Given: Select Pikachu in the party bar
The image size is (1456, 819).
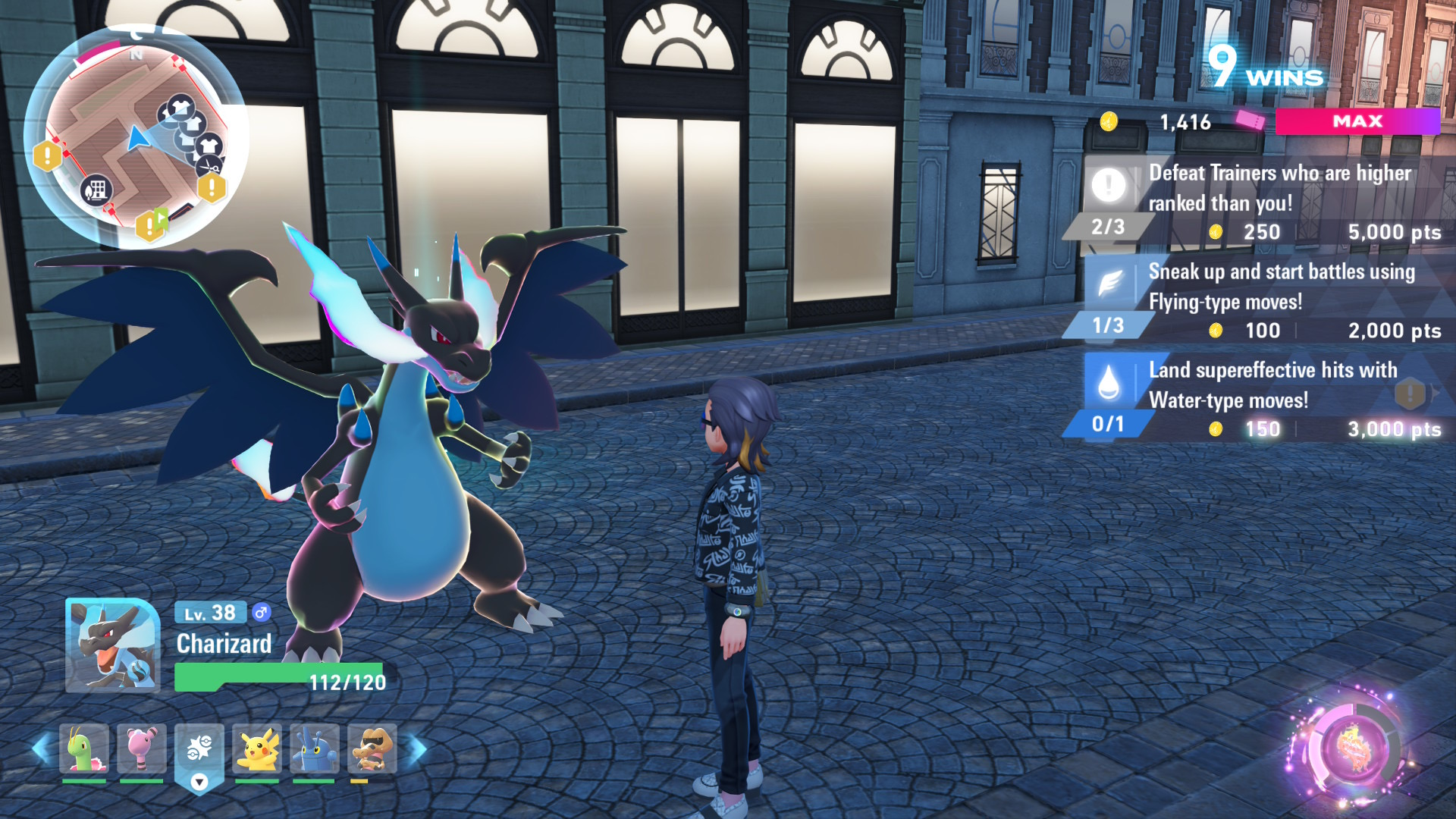Looking at the screenshot, I should (x=257, y=748).
